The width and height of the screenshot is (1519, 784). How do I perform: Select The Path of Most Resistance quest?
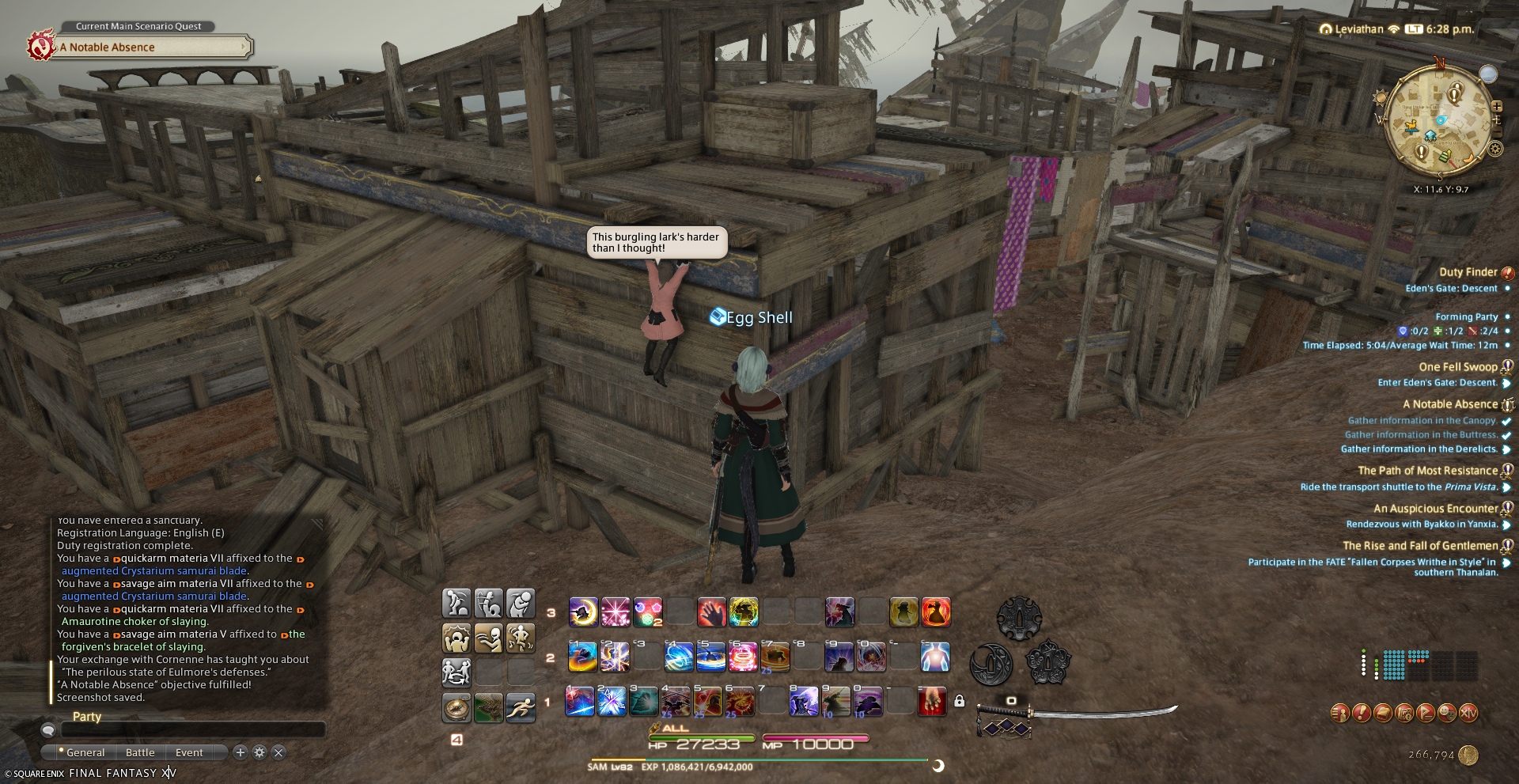tap(1427, 471)
